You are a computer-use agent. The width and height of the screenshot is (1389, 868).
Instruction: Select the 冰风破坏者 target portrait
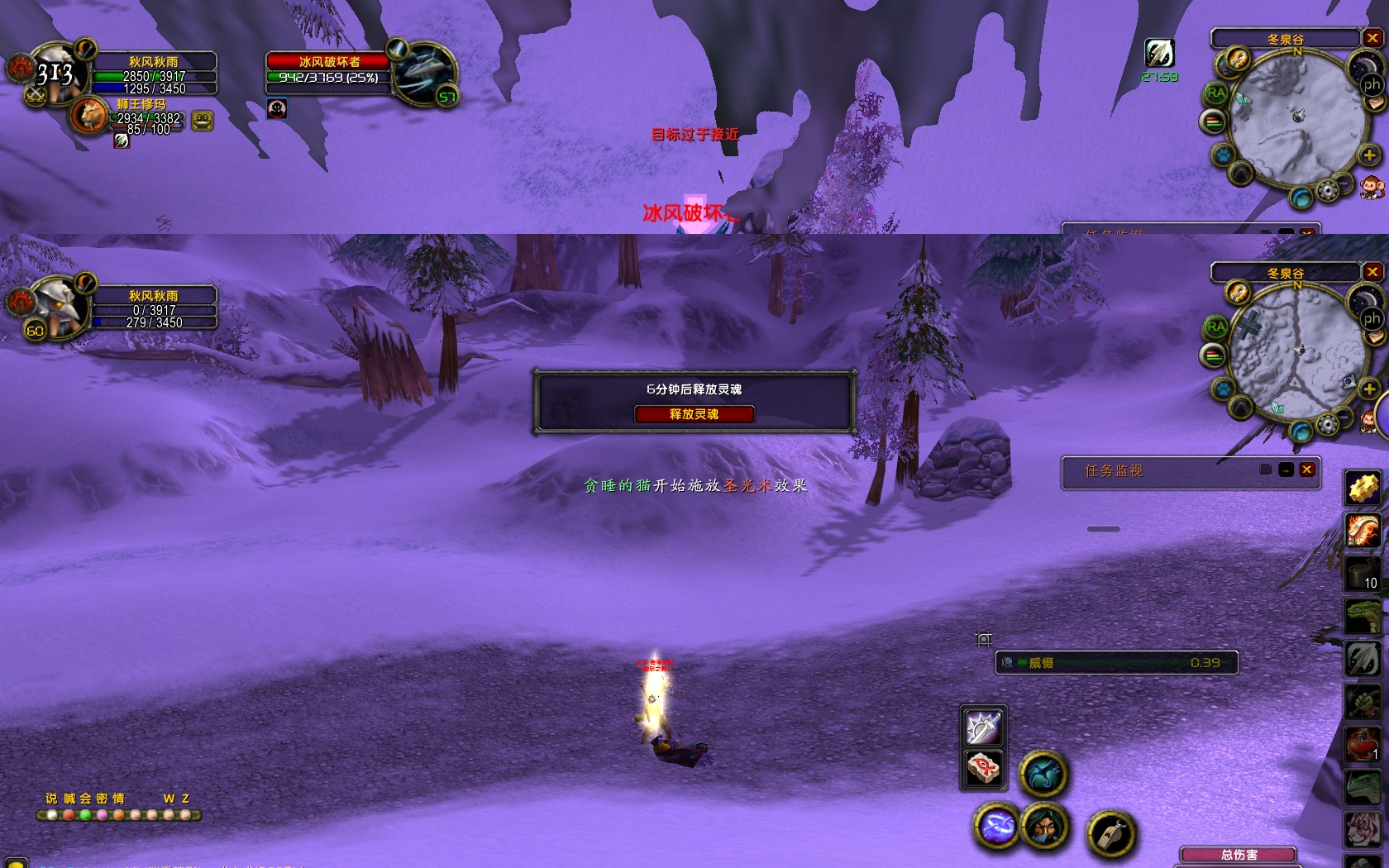[425, 74]
